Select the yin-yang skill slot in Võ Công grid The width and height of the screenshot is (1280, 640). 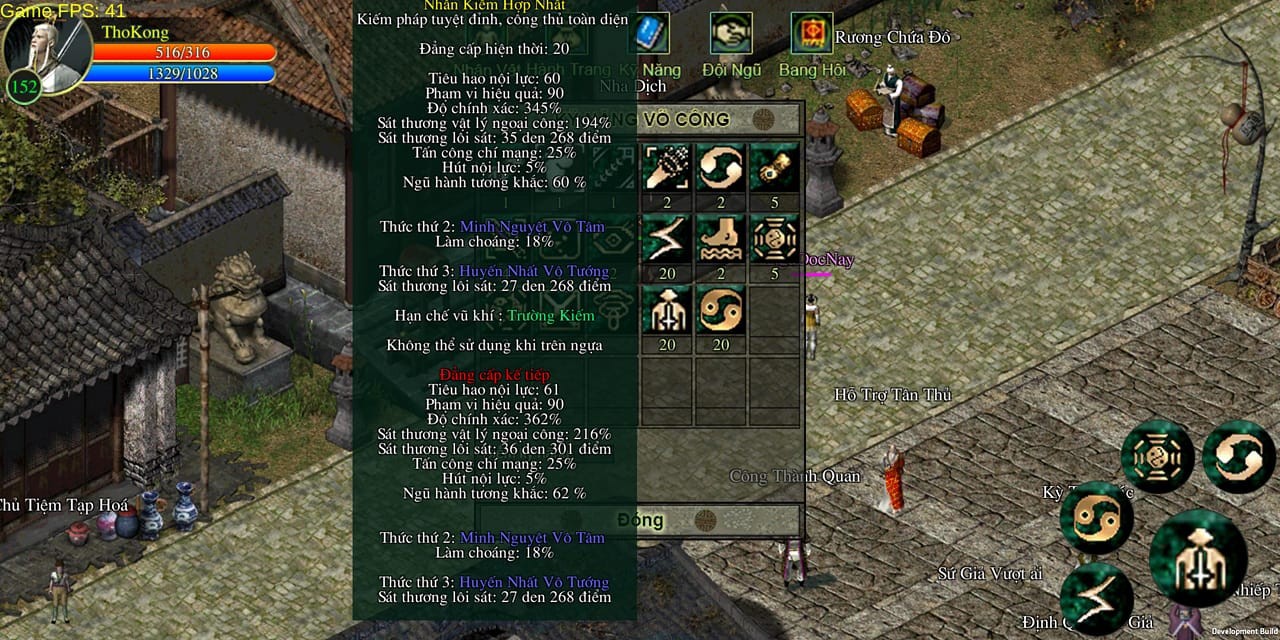point(720,310)
